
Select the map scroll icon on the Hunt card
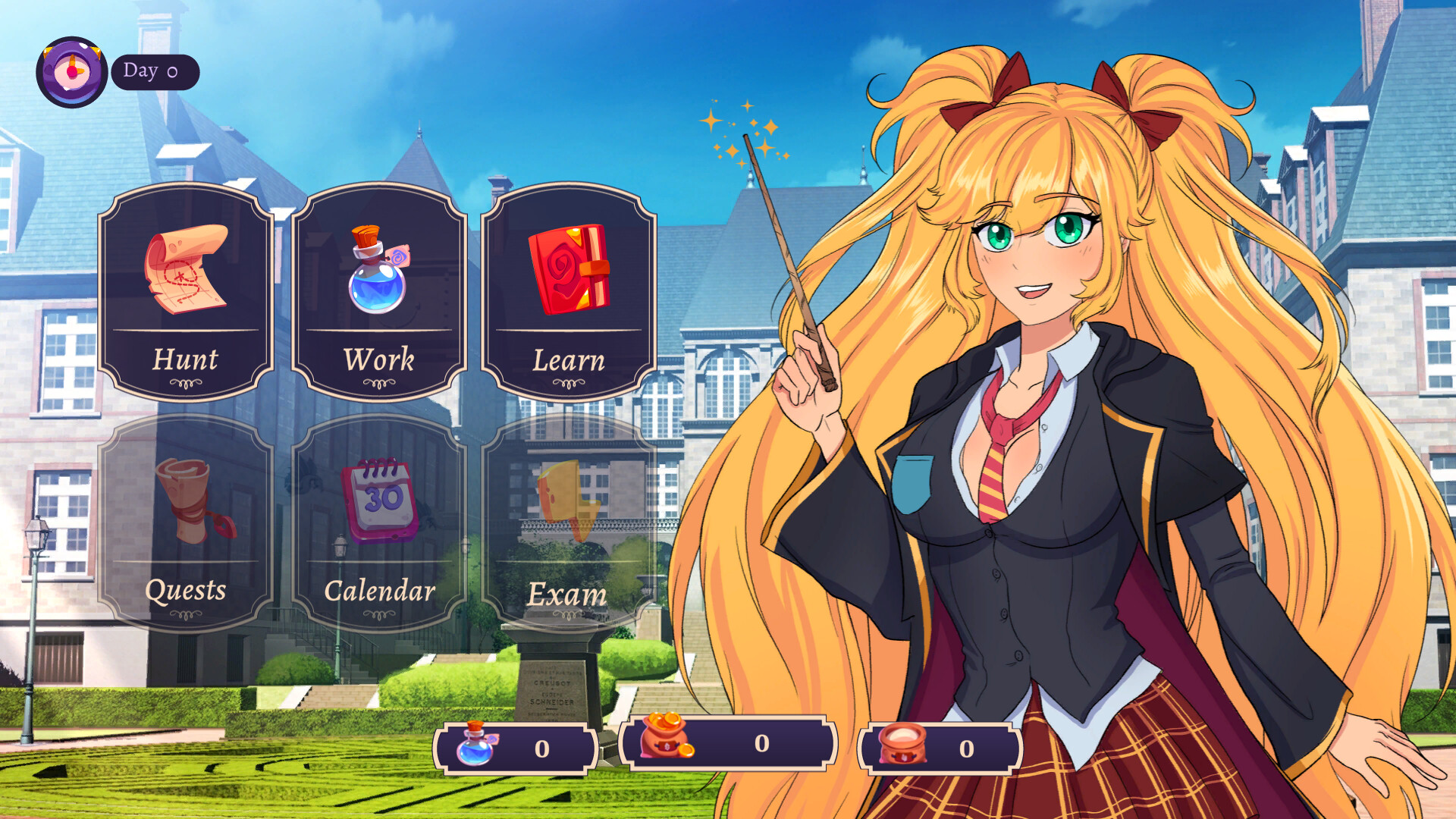click(x=184, y=269)
